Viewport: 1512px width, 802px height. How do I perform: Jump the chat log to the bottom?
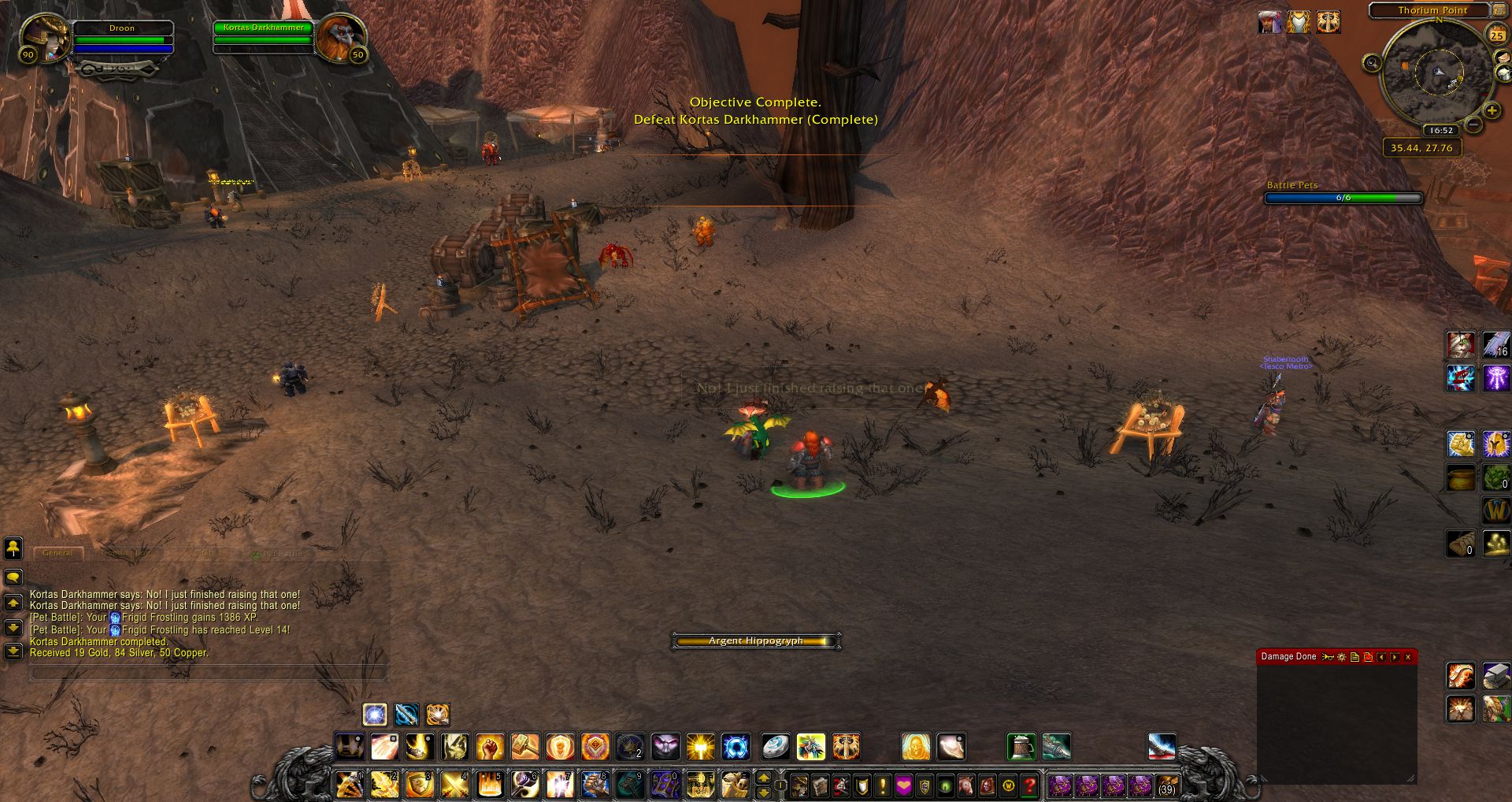click(13, 652)
